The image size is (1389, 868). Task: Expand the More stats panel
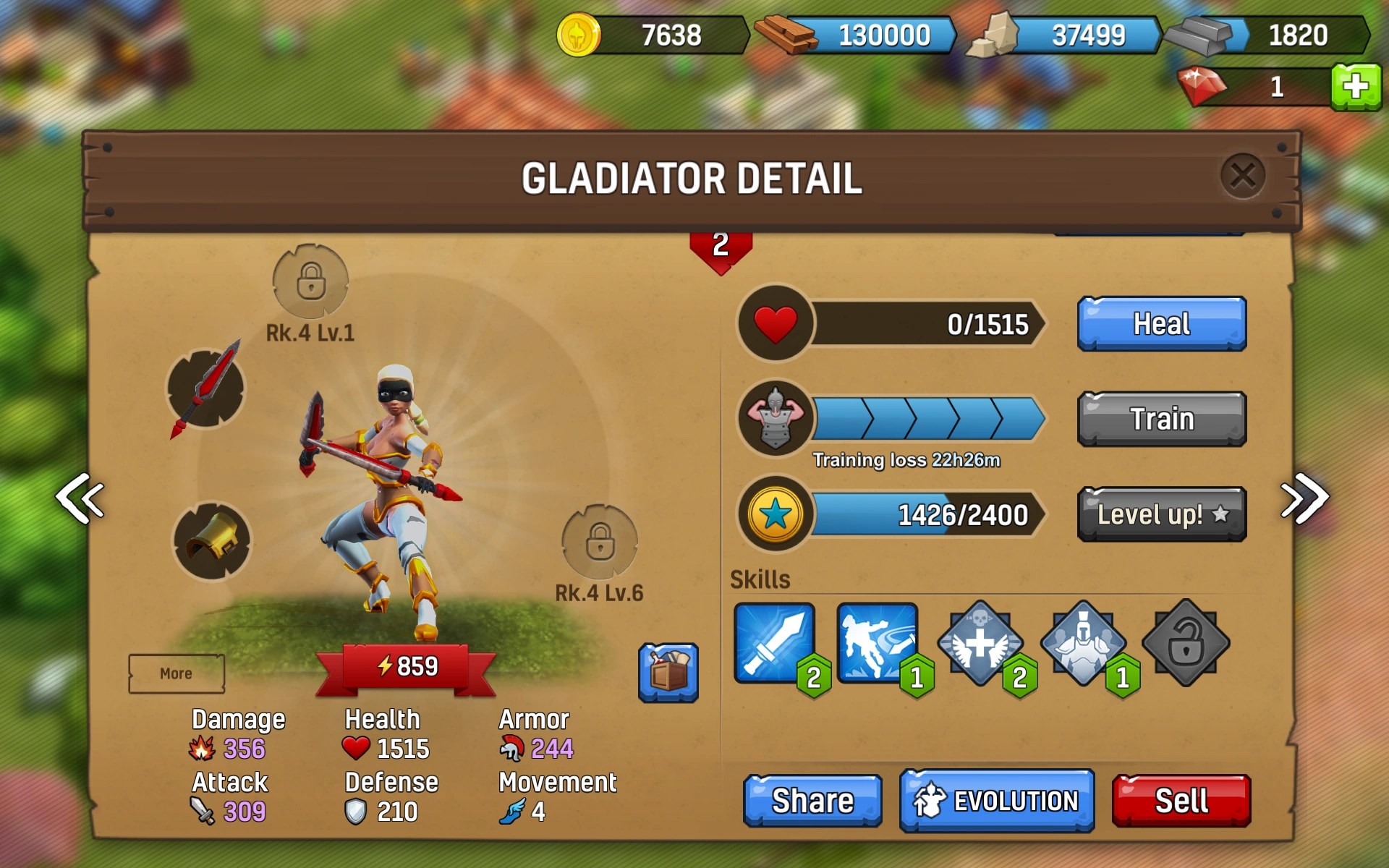click(x=176, y=673)
